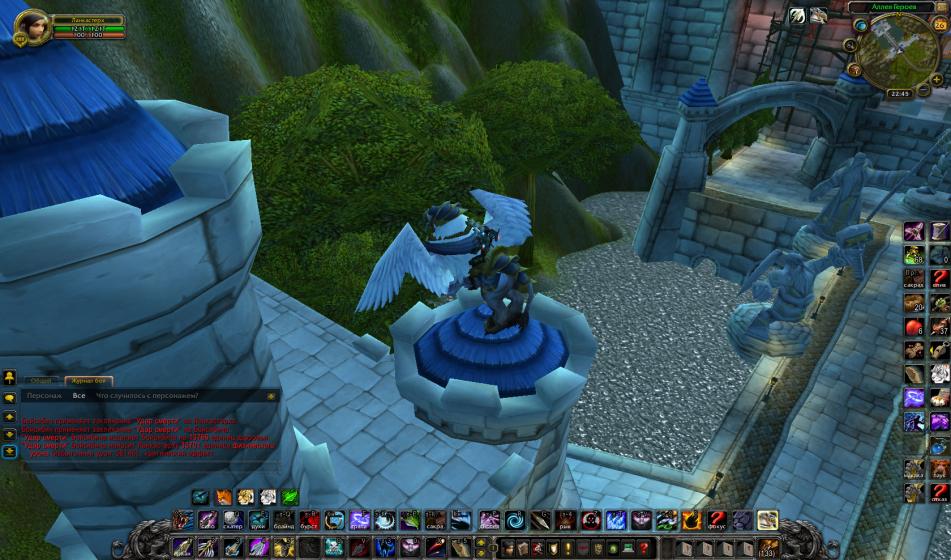Open the calendar showing day 26
This screenshot has width=951, height=560.
941,24
